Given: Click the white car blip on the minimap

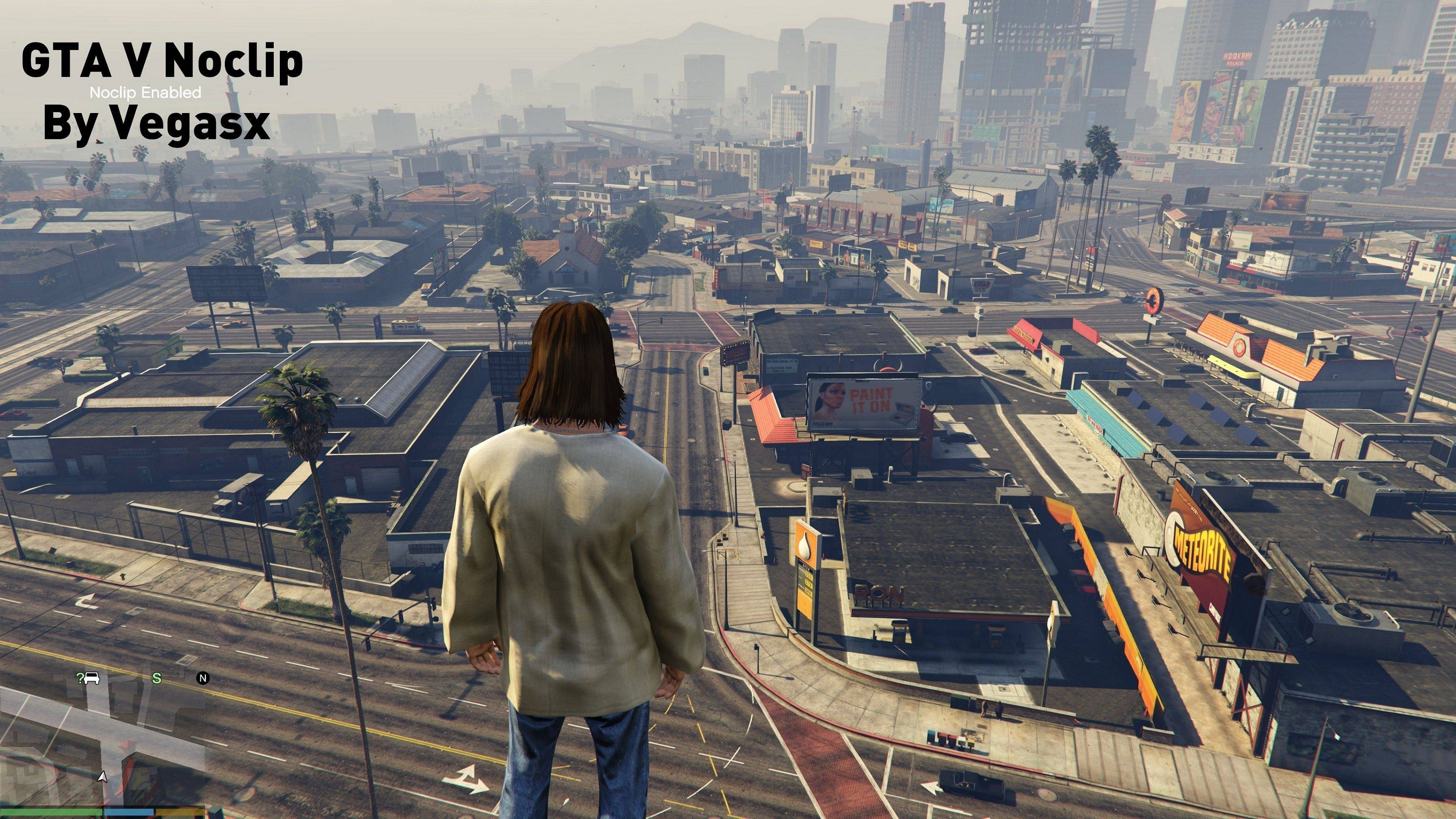Looking at the screenshot, I should click(93, 678).
